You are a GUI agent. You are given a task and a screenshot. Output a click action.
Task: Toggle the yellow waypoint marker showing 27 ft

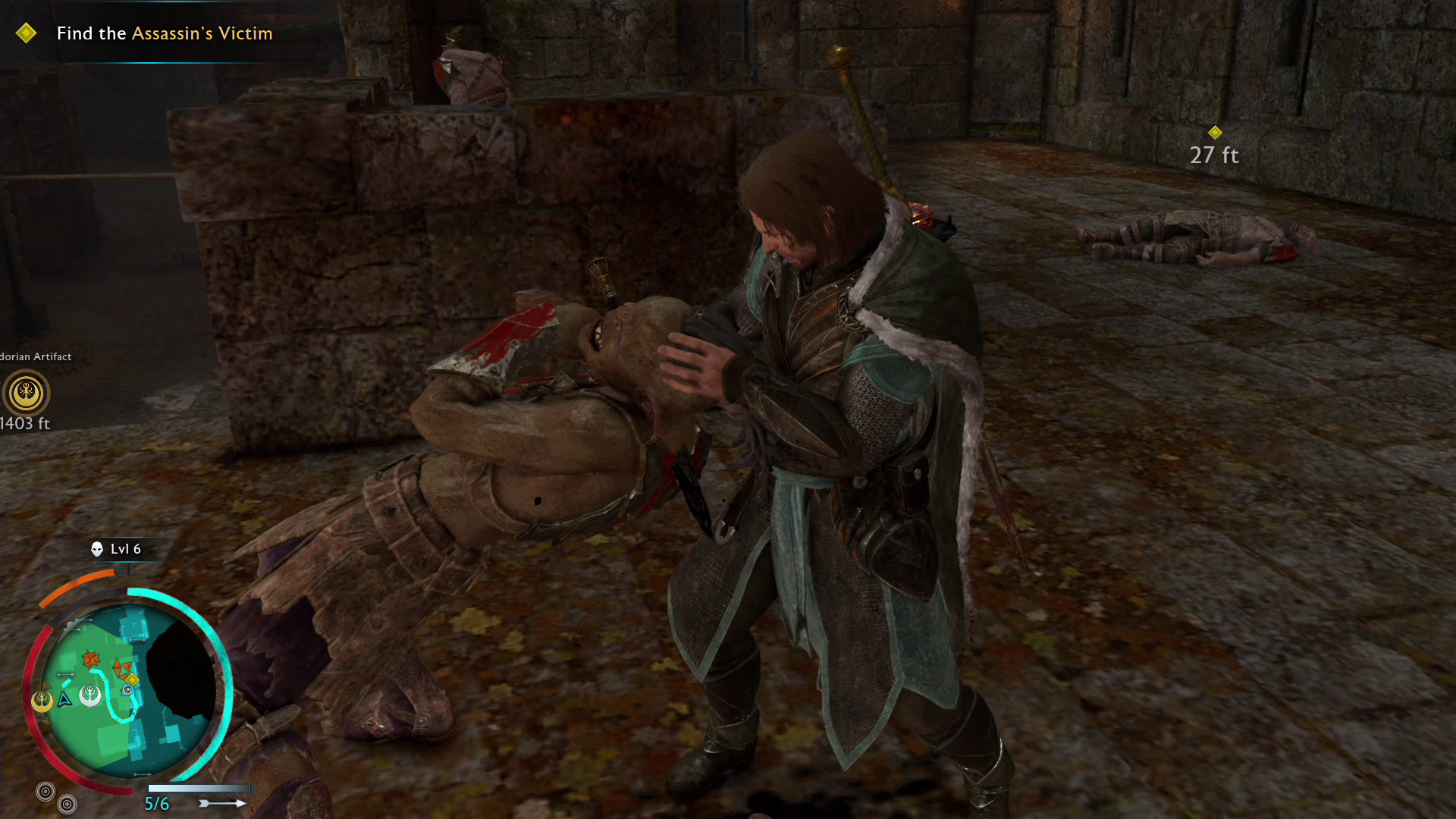(x=1217, y=130)
